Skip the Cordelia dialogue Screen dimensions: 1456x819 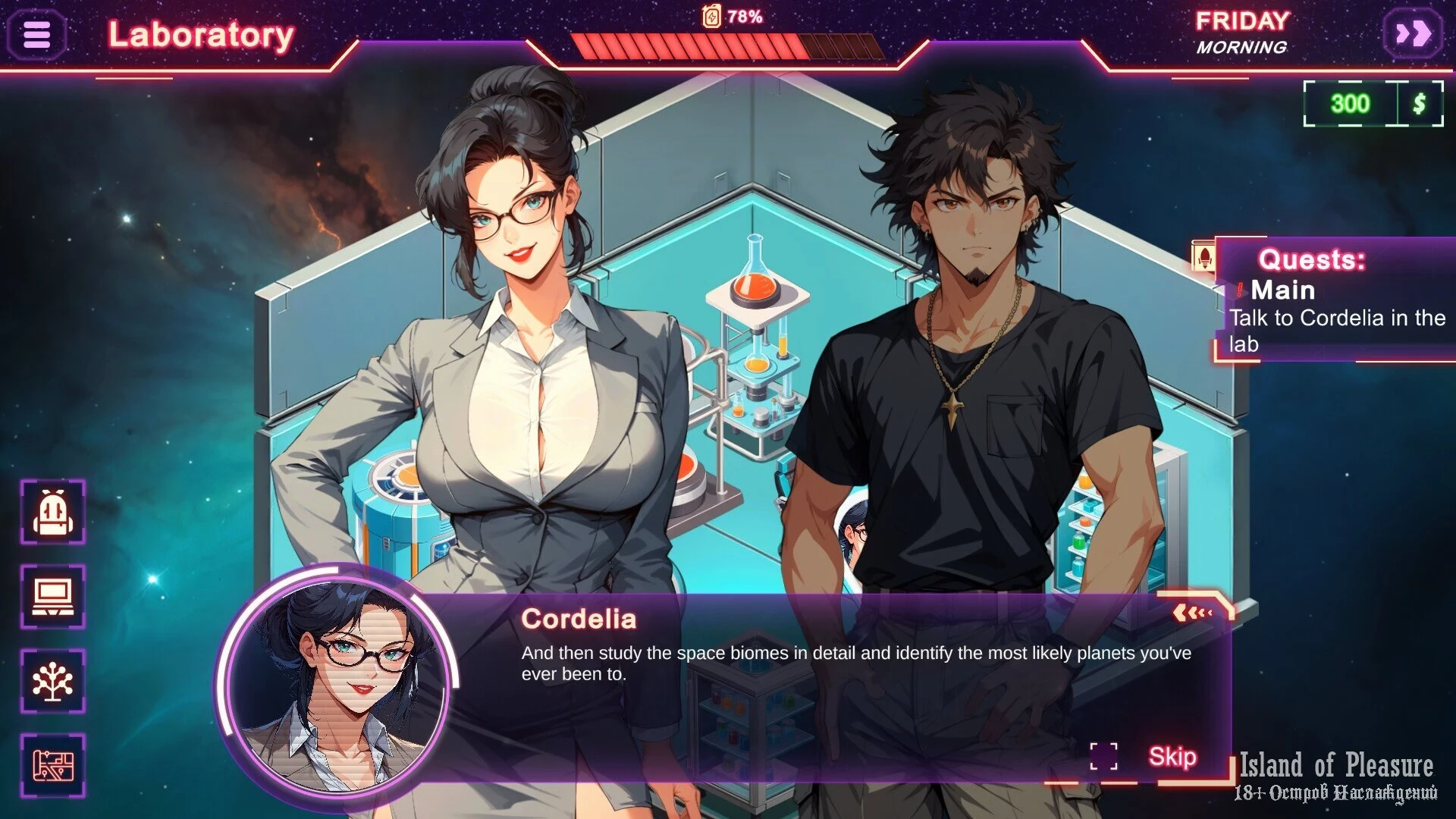point(1172,756)
